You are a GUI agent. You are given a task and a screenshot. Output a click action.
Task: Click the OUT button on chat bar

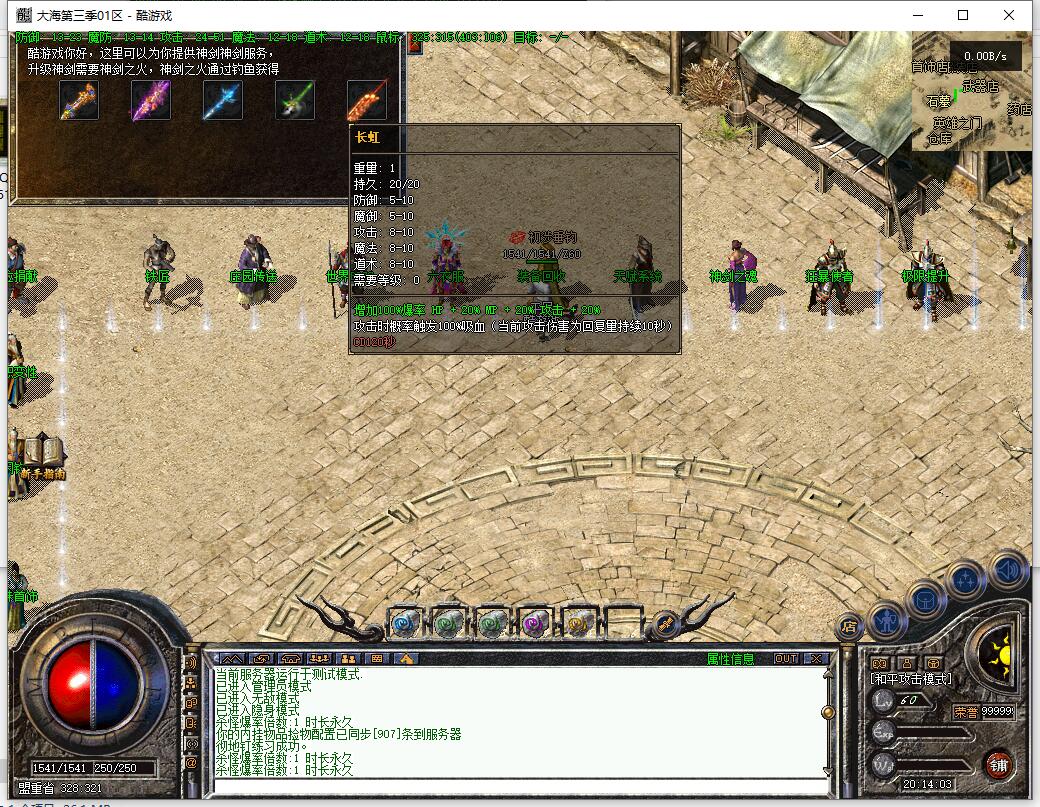point(786,659)
